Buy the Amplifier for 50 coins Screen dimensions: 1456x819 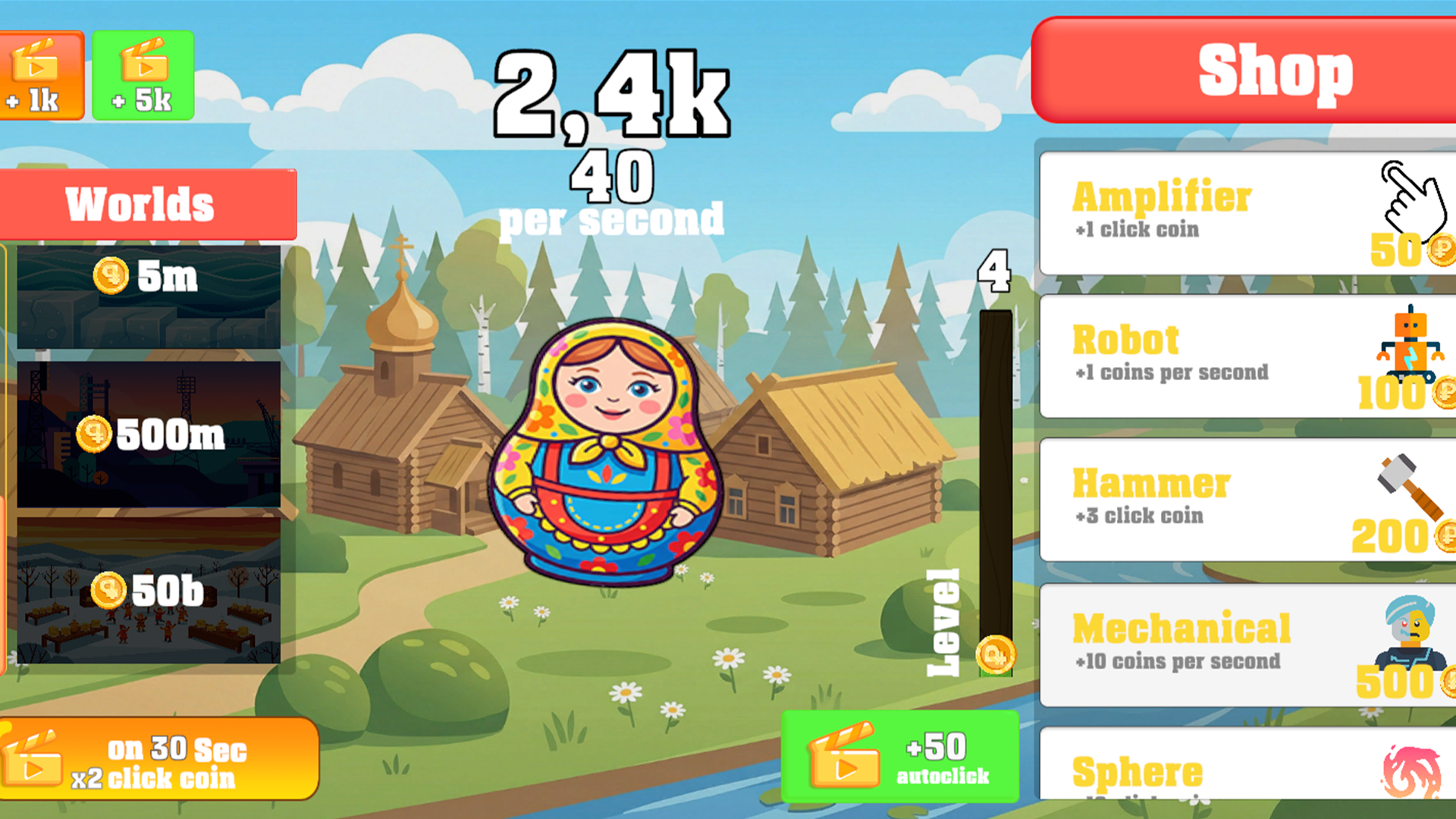tap(1244, 212)
